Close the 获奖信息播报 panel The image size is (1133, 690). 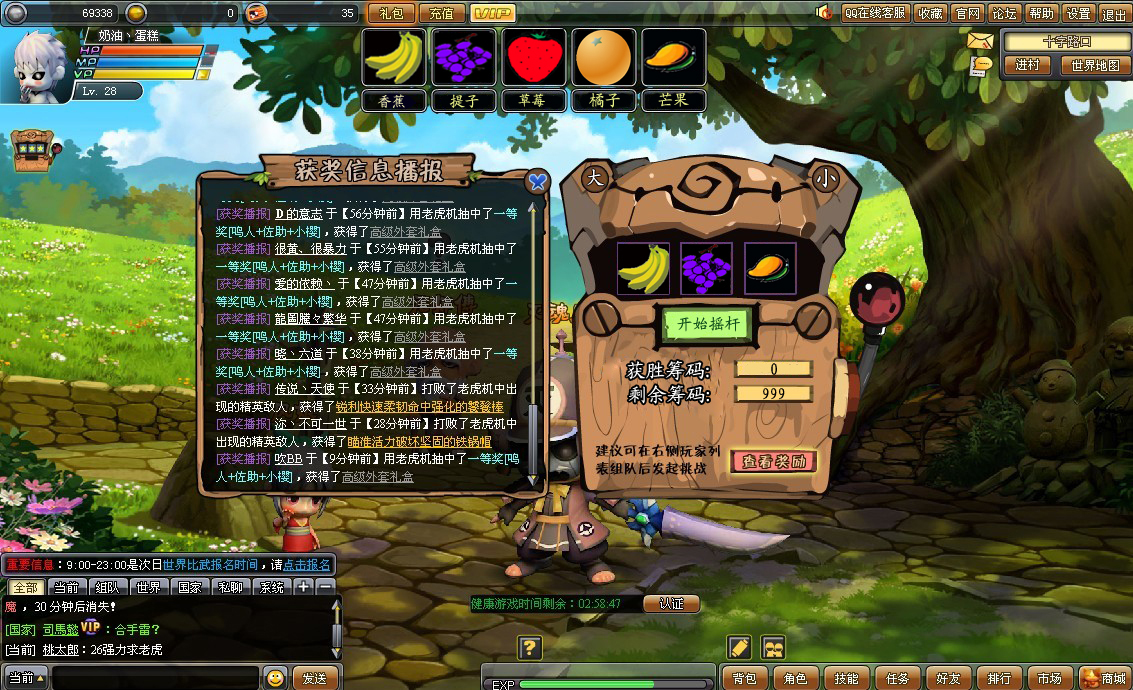tap(537, 181)
